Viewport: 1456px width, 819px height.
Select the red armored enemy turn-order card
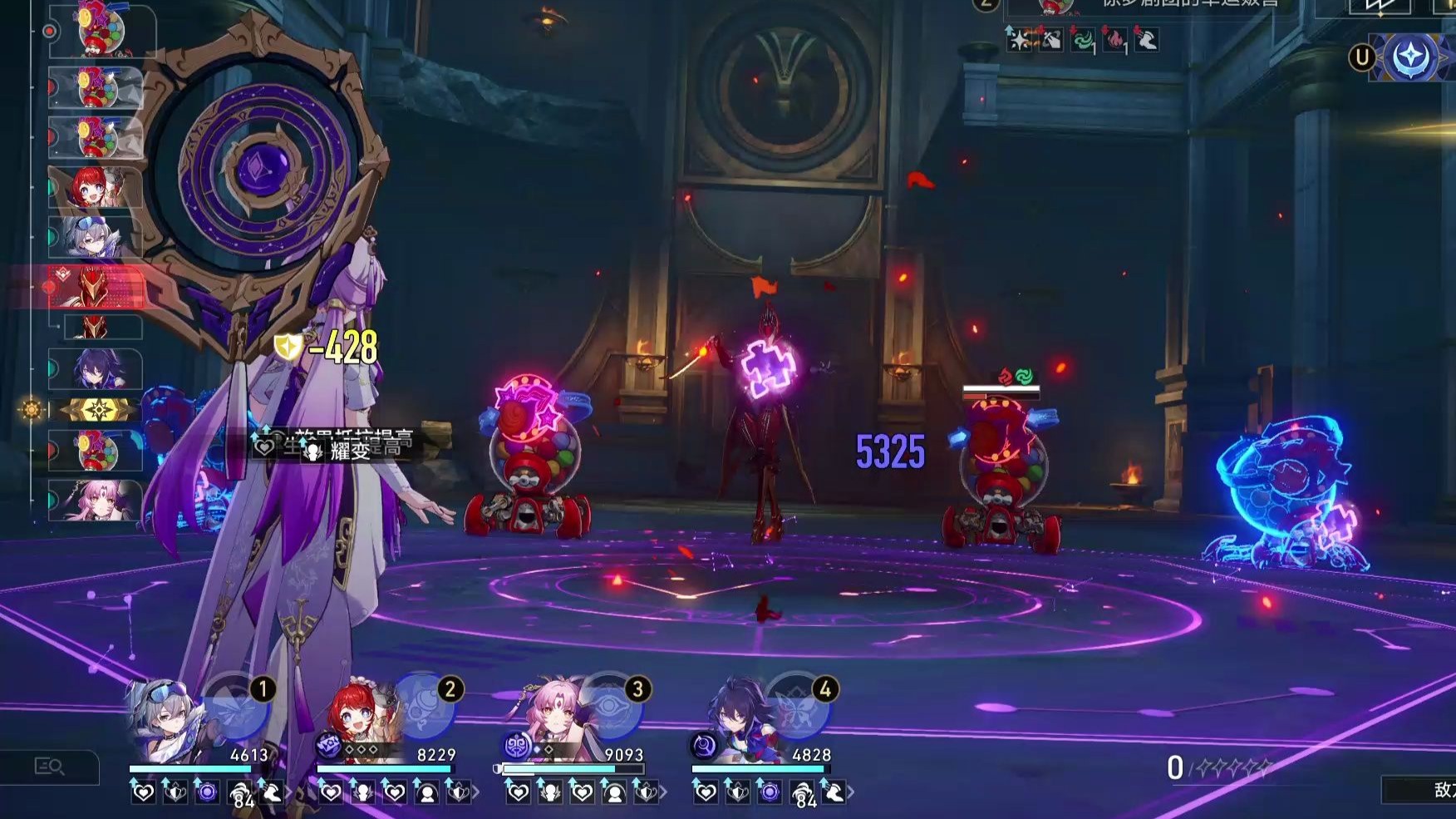pos(97,288)
